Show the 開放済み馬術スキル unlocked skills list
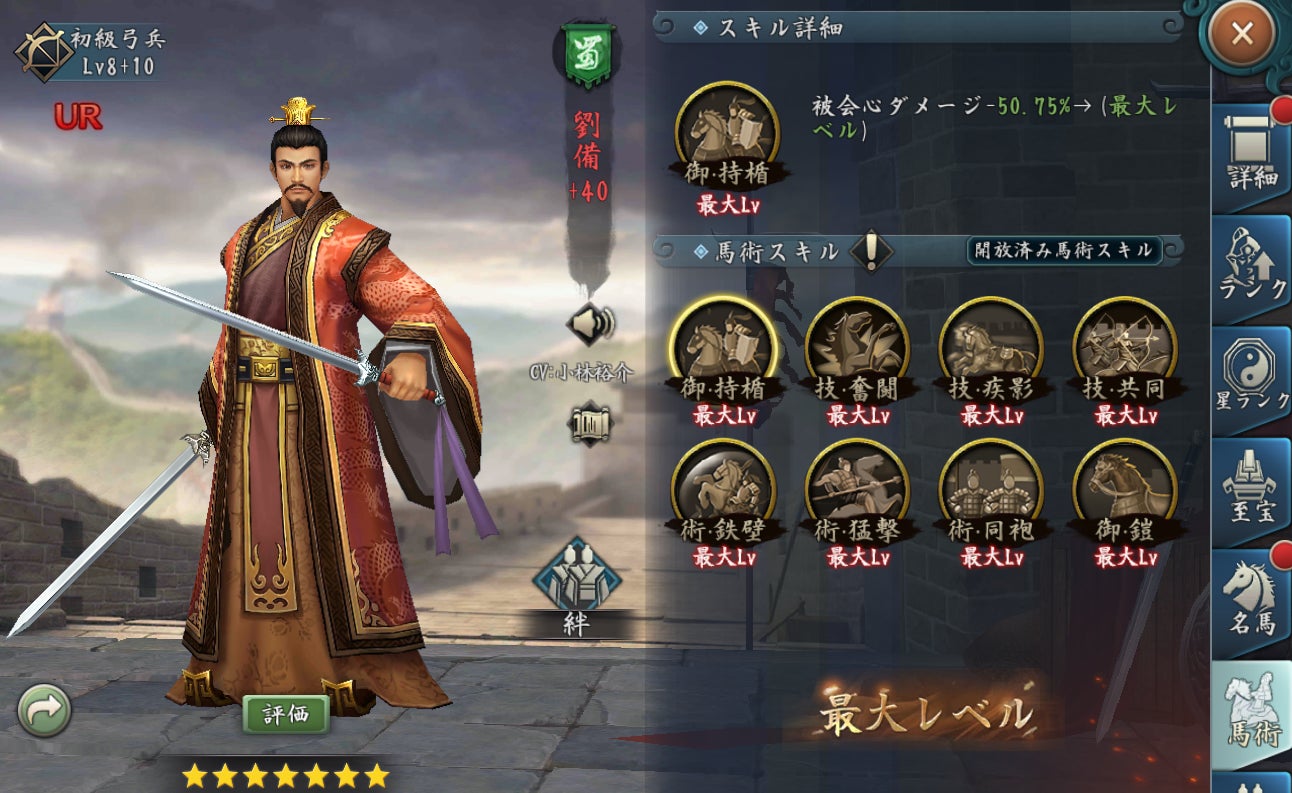Screen dimensions: 1292x793 click(x=1063, y=250)
